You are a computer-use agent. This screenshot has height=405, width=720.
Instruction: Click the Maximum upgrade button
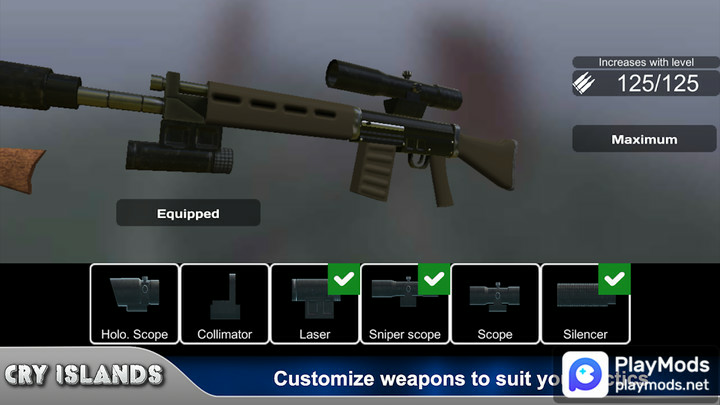point(644,140)
